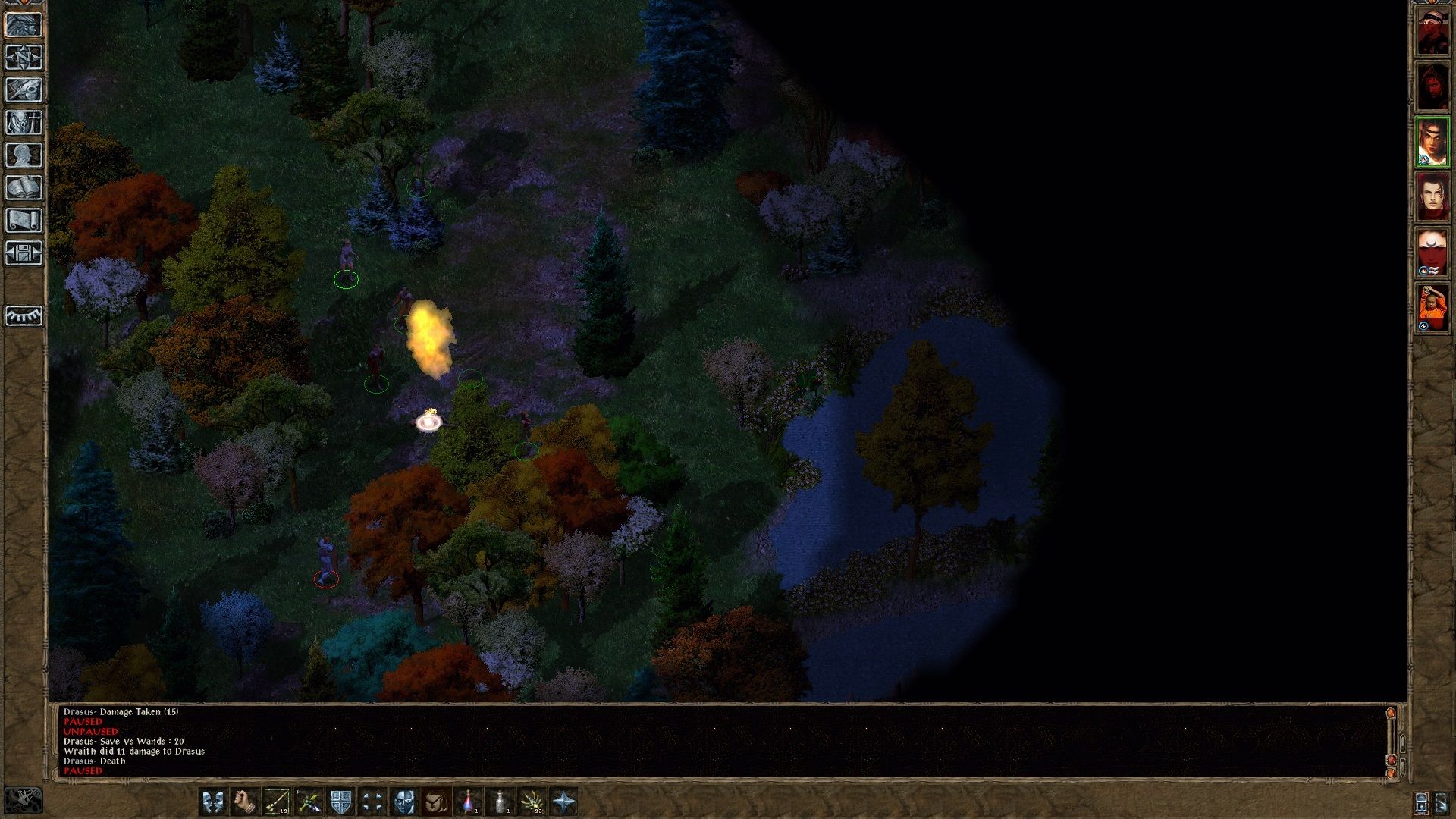The width and height of the screenshot is (1456, 819).
Task: Select the quick weapon slot showing 19
Action: 277,802
